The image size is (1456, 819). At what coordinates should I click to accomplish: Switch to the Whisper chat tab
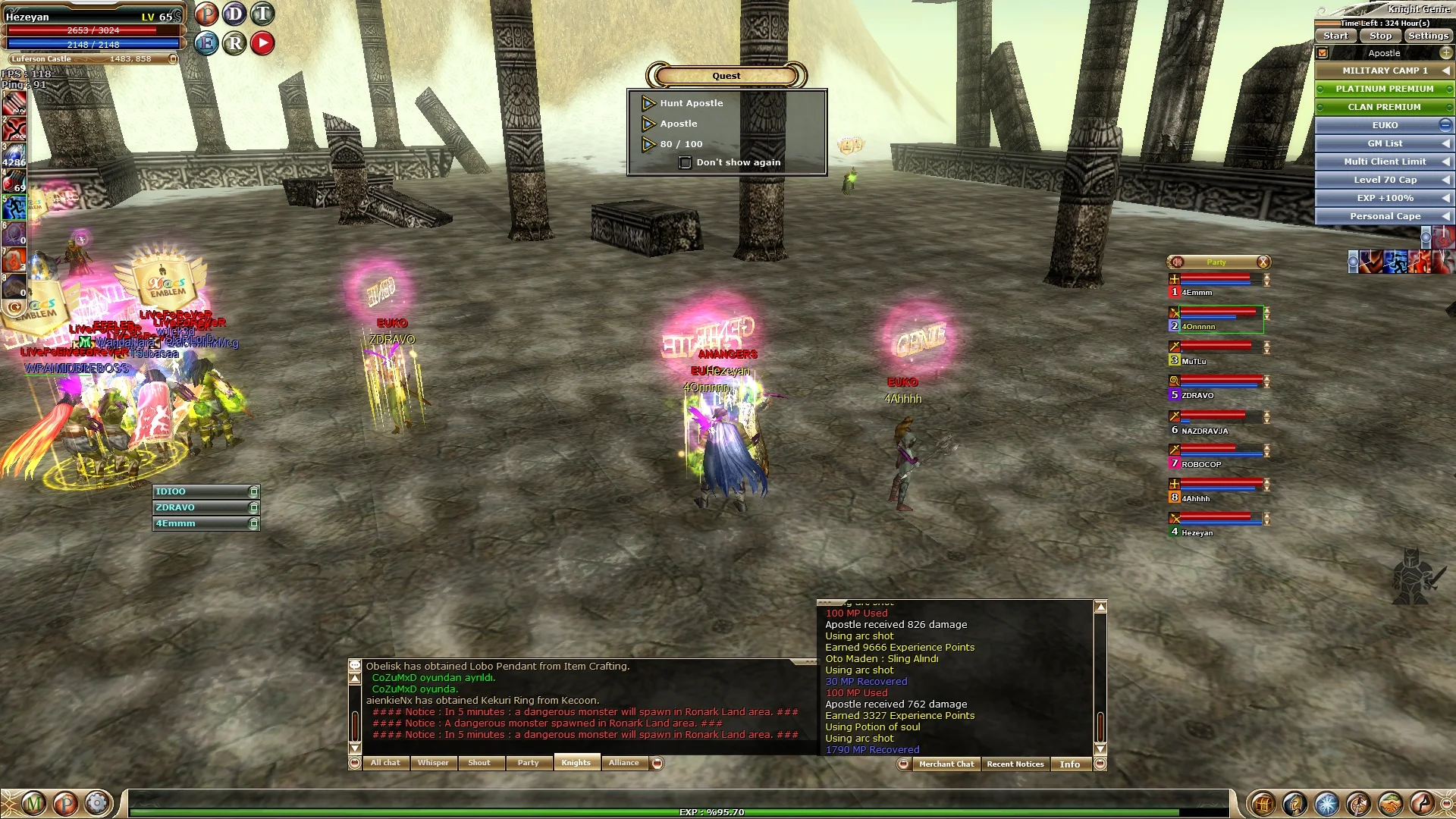pos(433,763)
